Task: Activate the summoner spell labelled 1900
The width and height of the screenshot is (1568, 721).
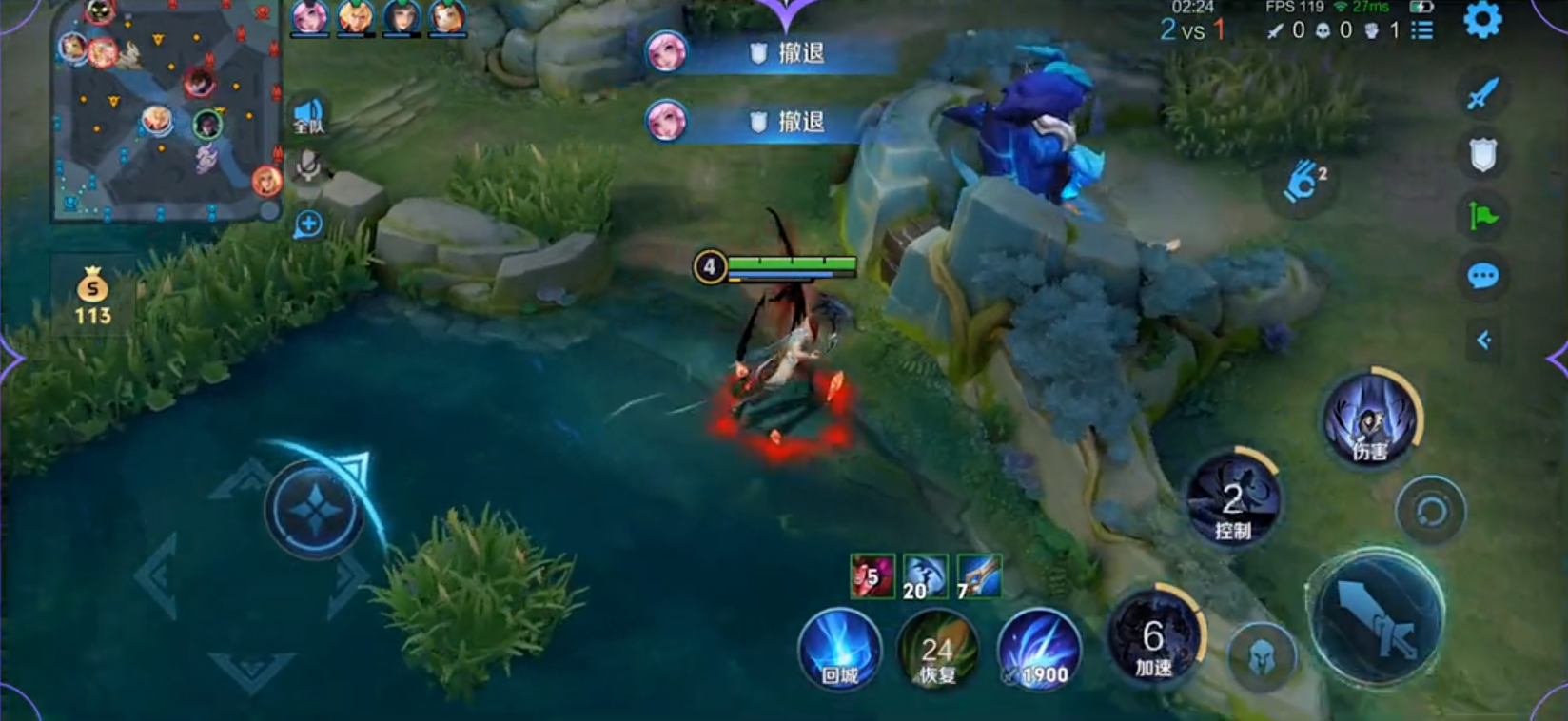Action: pos(1038,650)
